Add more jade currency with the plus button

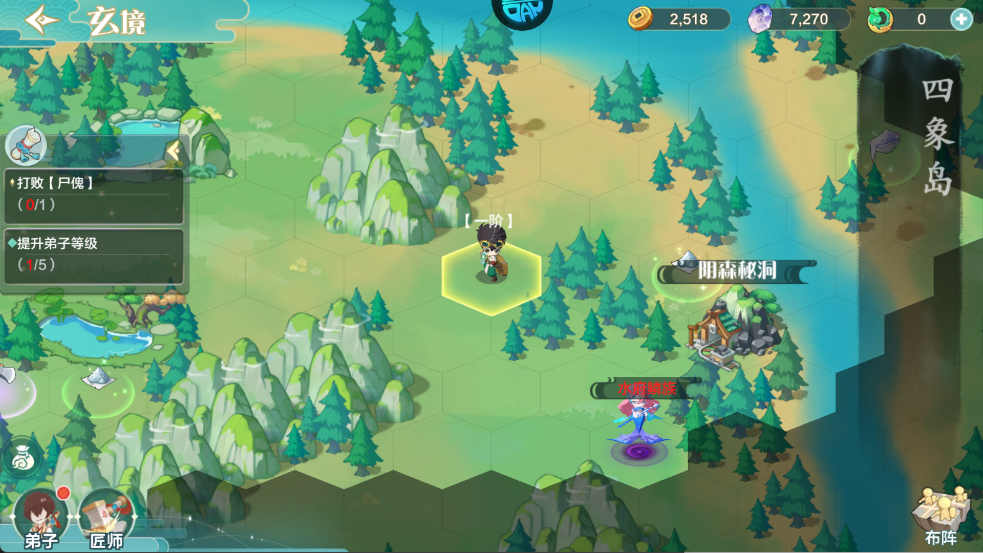pos(961,19)
